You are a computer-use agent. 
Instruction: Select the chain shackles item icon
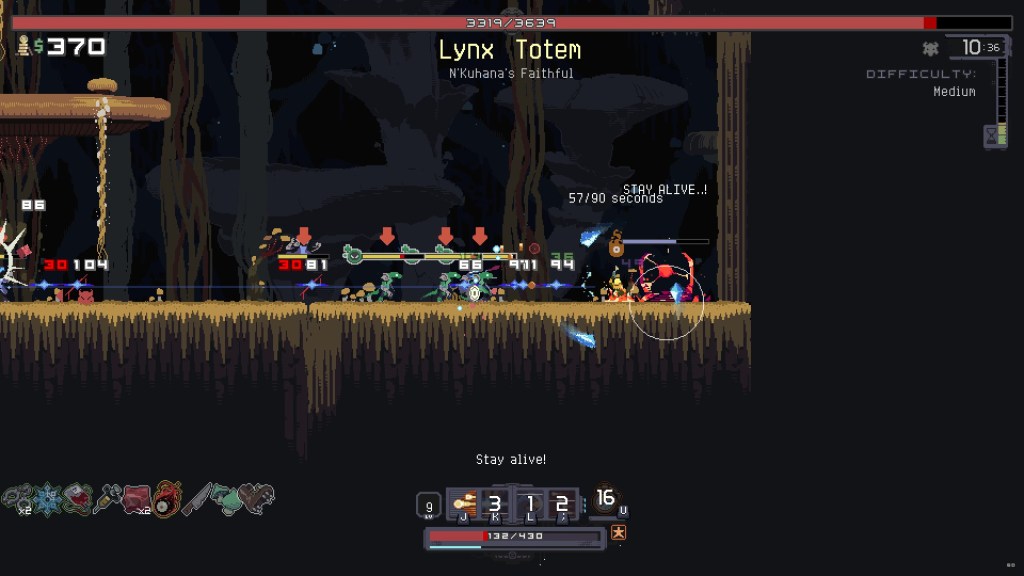click(17, 497)
